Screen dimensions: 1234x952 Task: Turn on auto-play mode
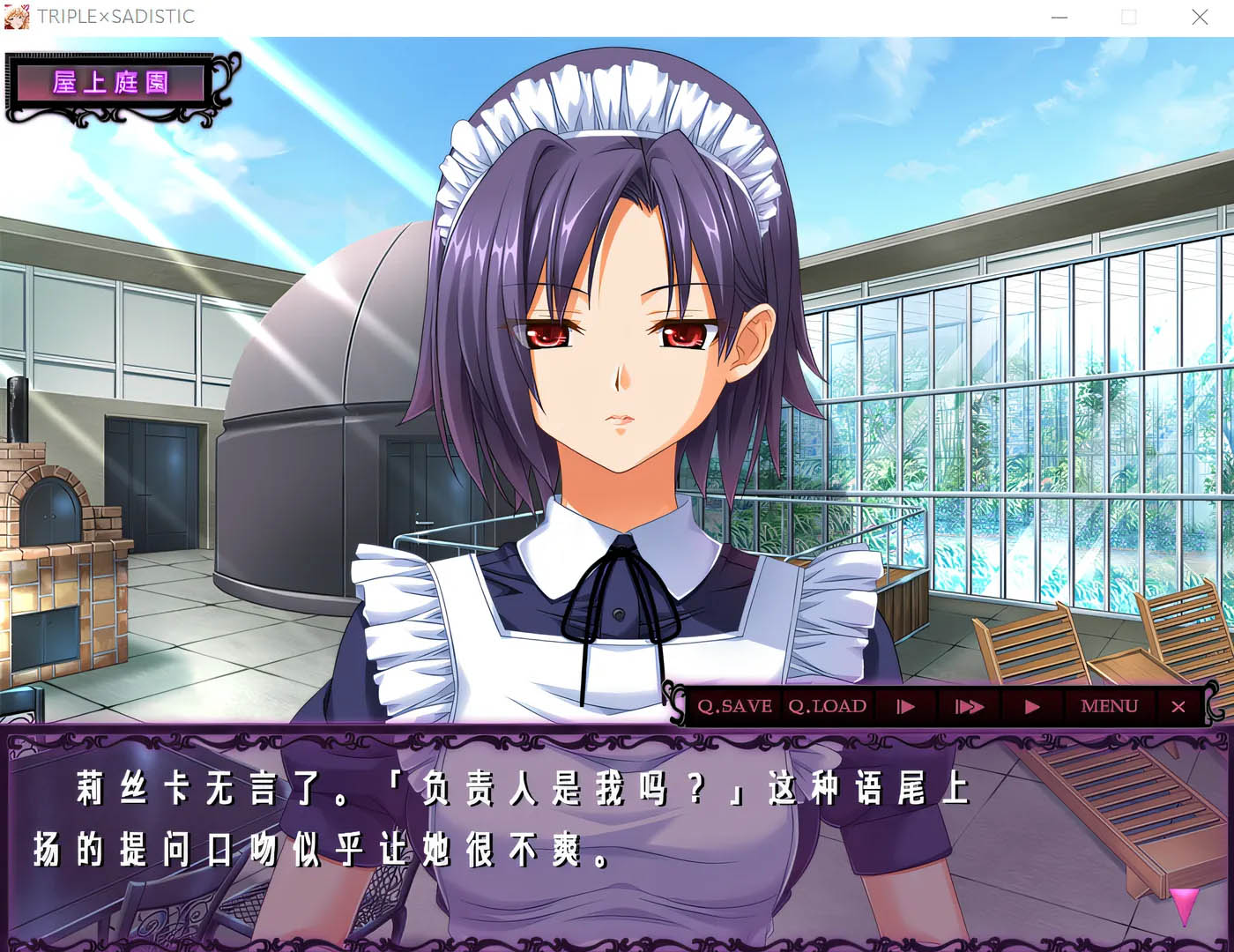pos(1031,706)
